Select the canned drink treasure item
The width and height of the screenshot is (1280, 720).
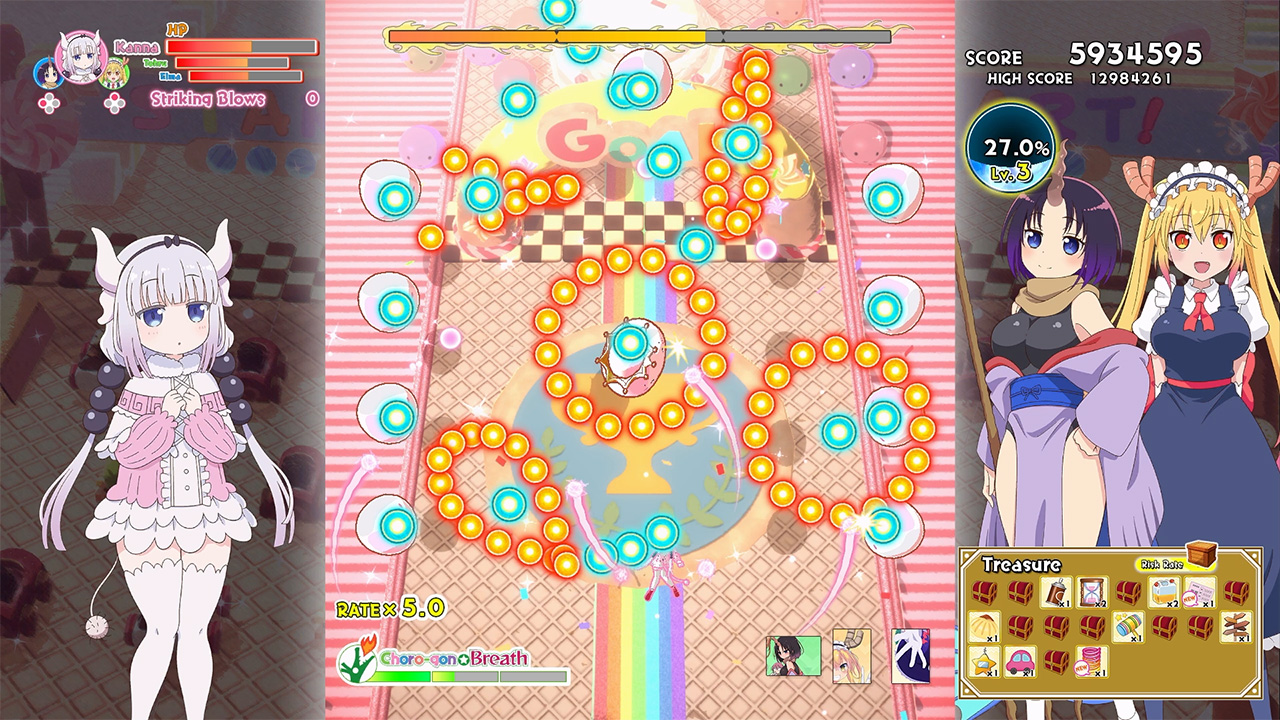tap(1058, 592)
